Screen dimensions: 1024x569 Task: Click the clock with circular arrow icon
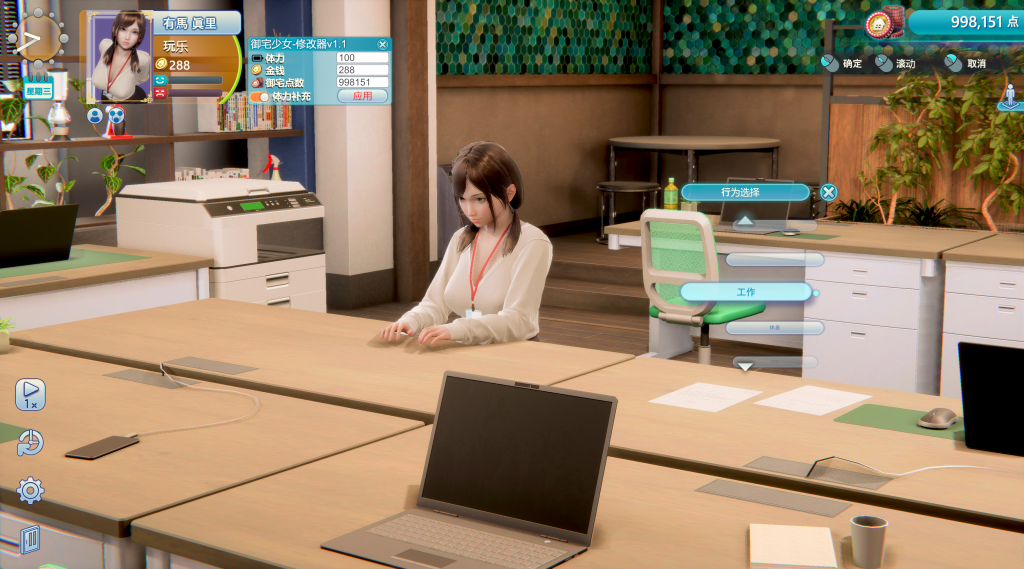(31, 442)
